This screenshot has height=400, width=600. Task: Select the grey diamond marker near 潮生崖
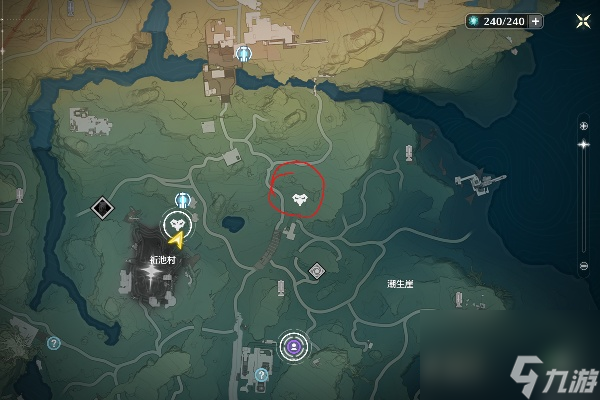coord(317,270)
